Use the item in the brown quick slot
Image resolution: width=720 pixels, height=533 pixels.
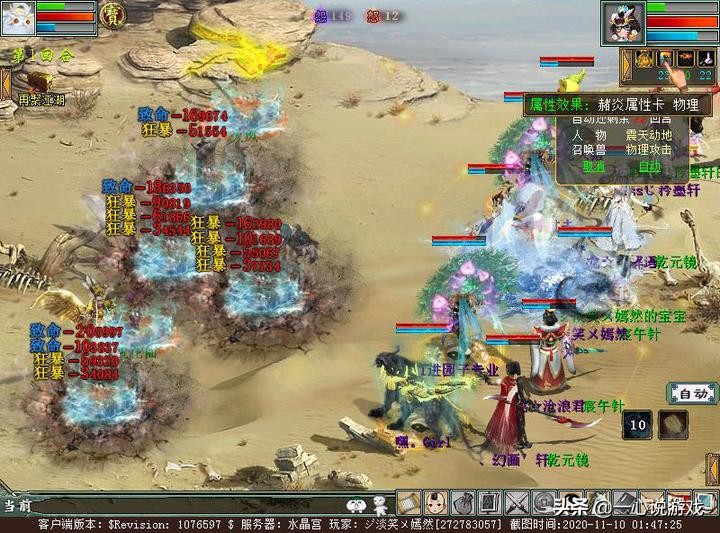(x=672, y=424)
